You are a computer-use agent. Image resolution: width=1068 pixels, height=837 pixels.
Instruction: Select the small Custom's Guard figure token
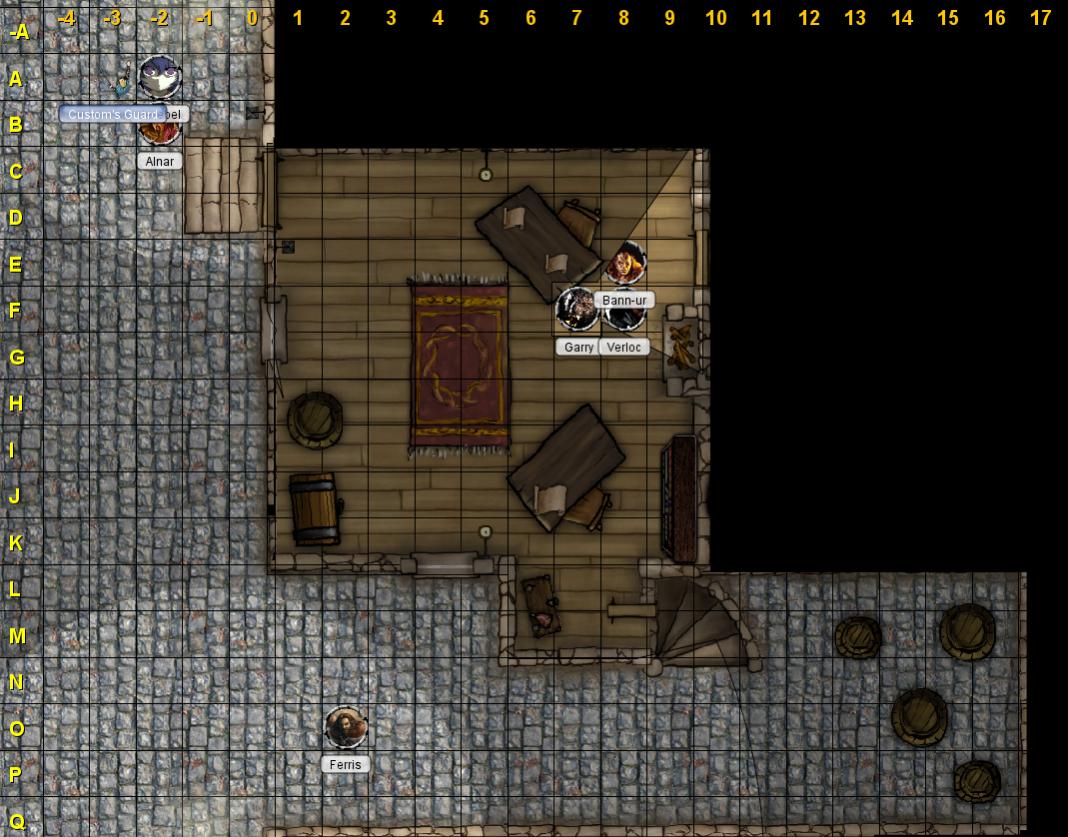tap(123, 82)
